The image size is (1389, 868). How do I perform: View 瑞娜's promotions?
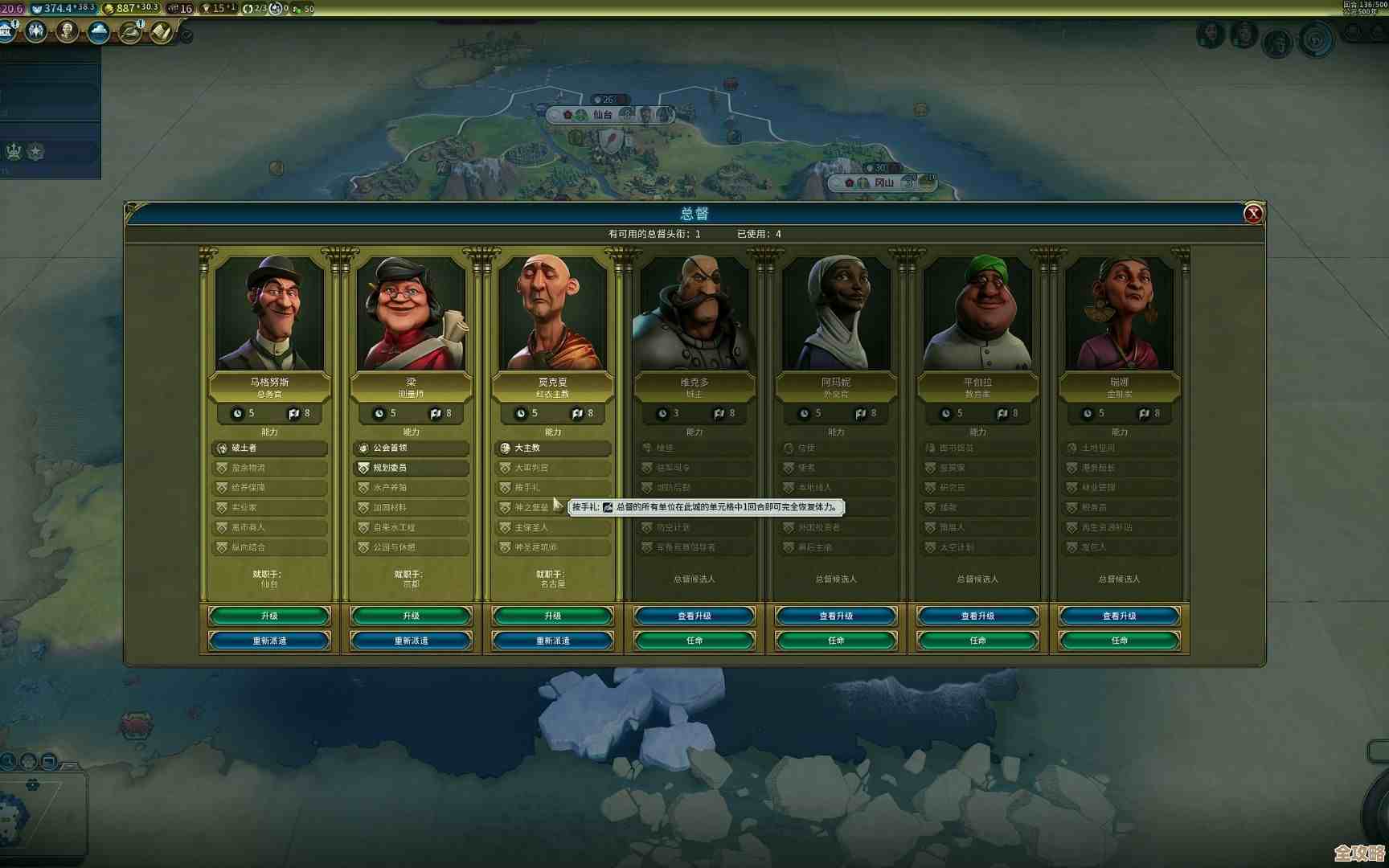[1119, 616]
